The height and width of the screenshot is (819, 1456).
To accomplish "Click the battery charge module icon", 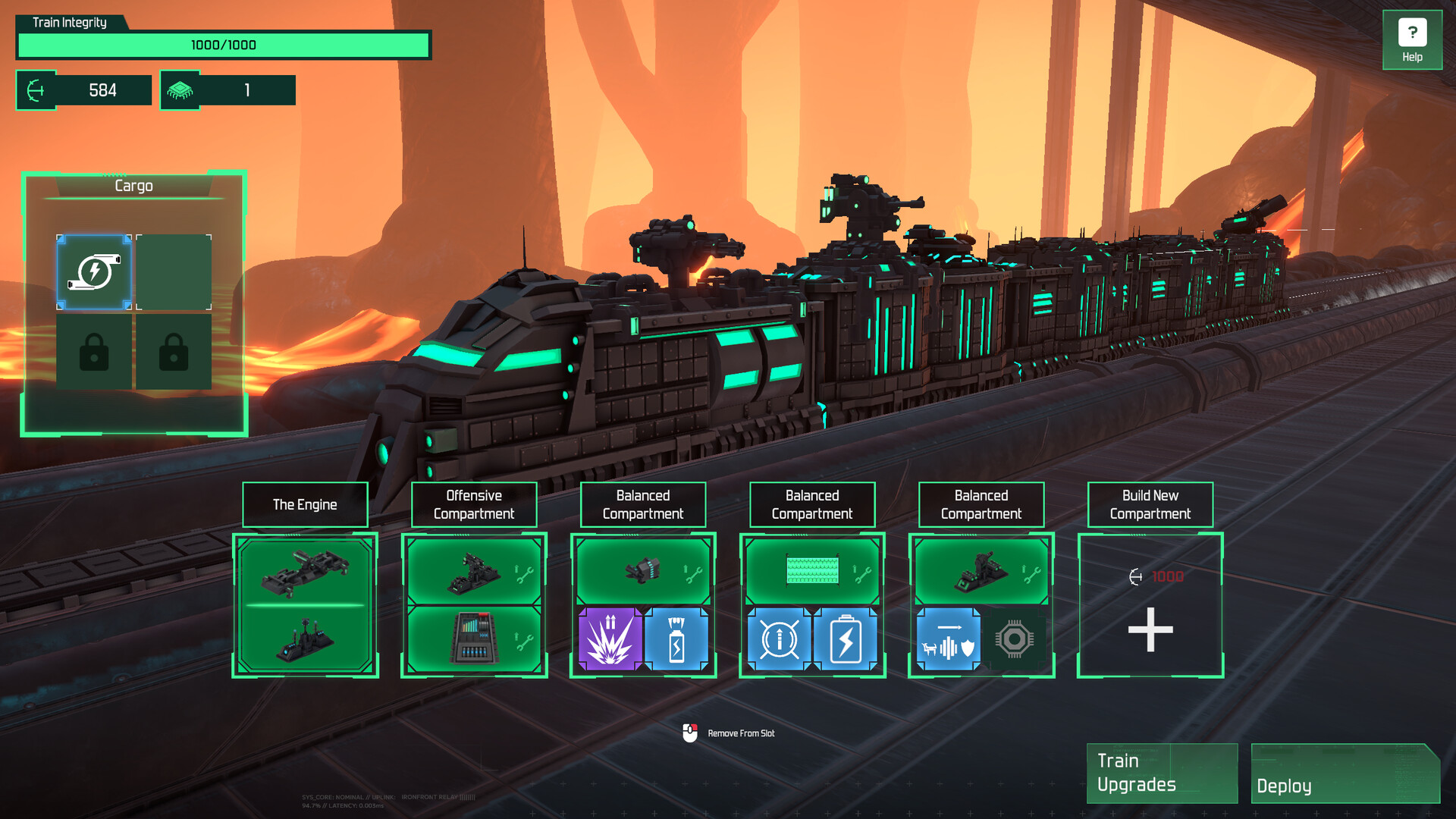I will tap(844, 638).
